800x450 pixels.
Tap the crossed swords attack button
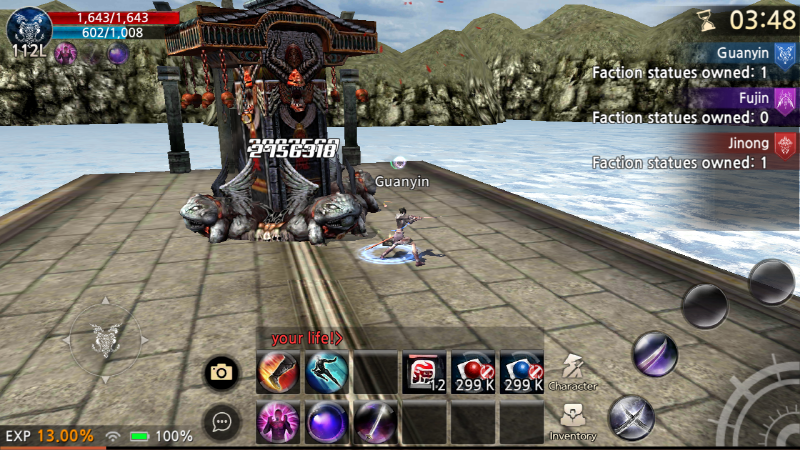pyautogui.click(x=631, y=416)
